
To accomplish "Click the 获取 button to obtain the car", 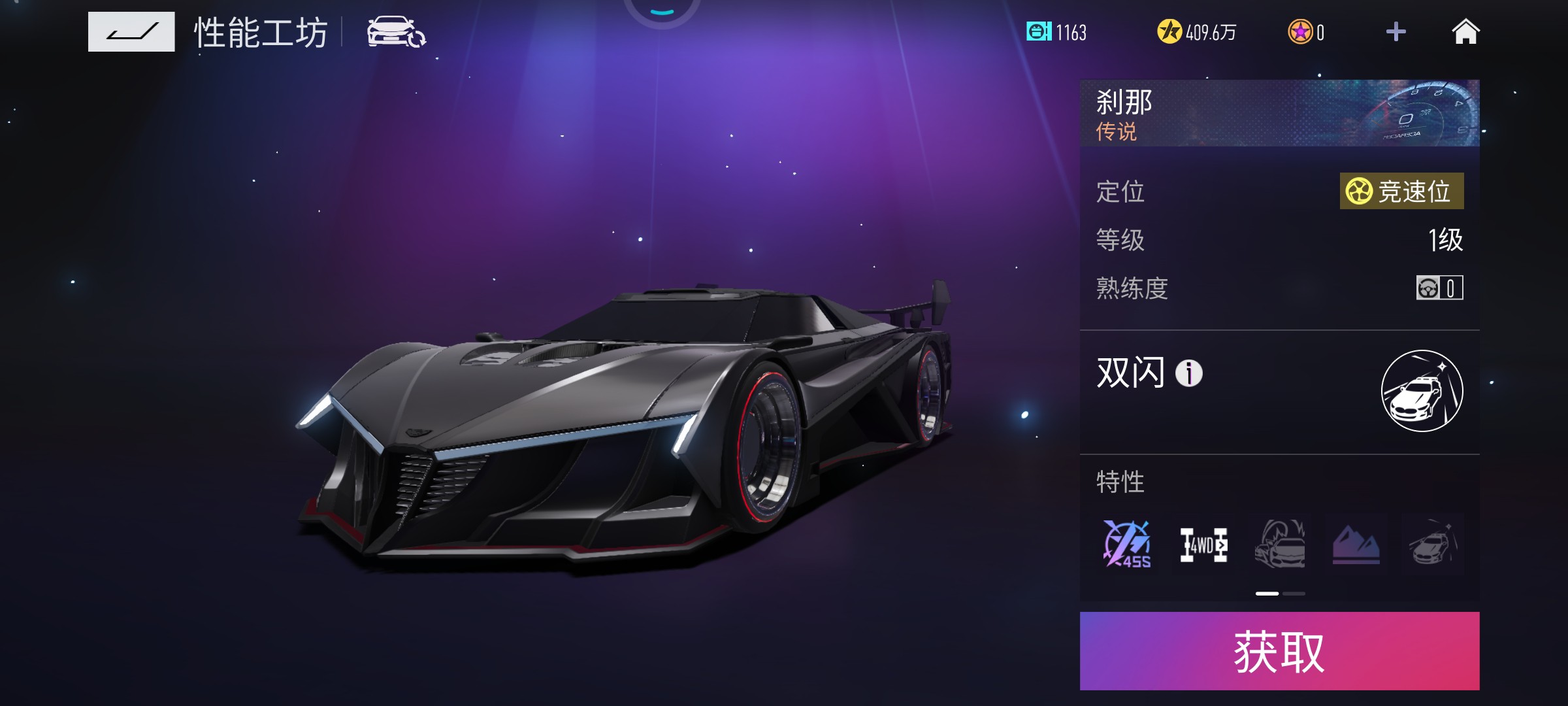I will coord(1279,651).
